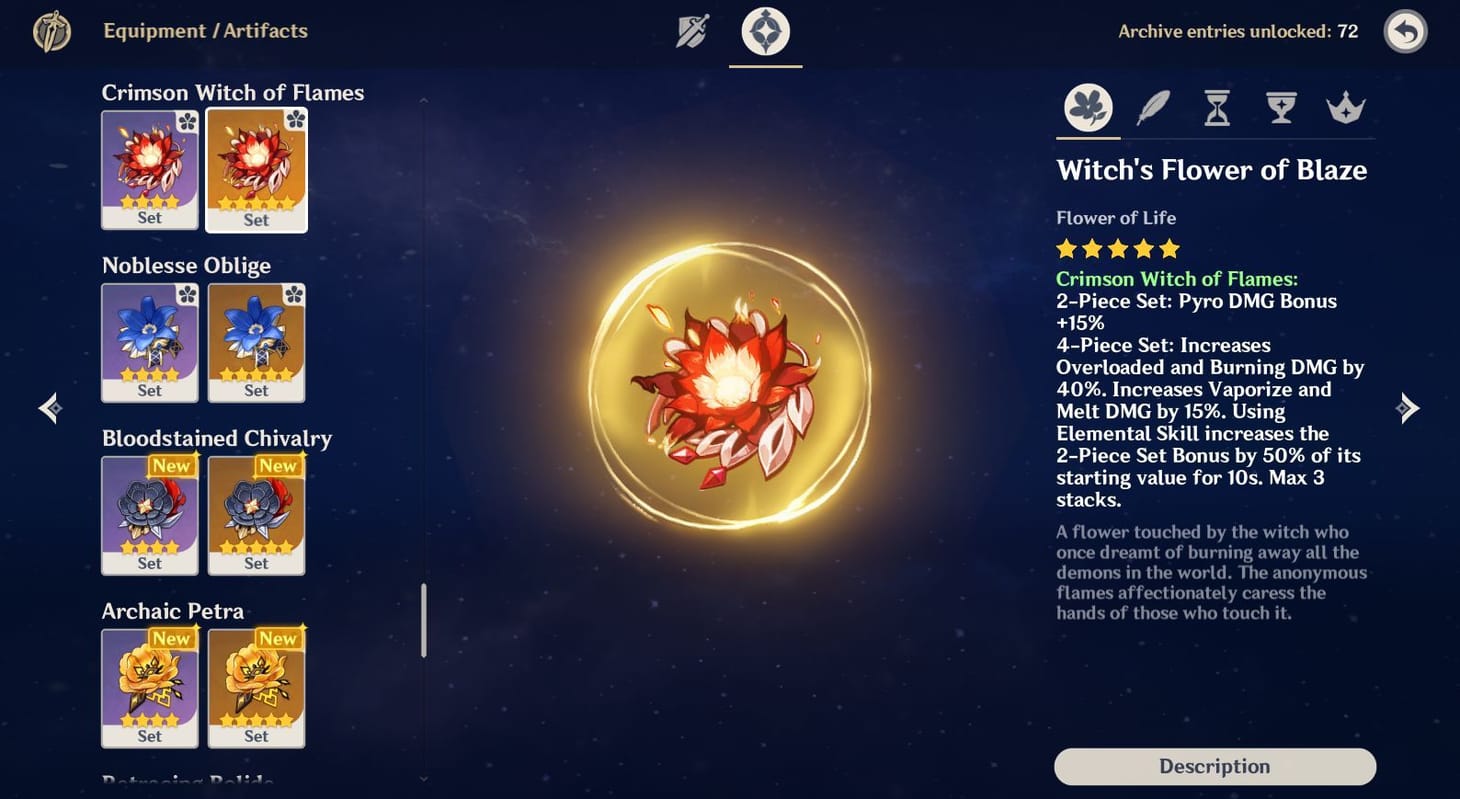Screen dimensions: 1460x799
Task: Switch to the artifacts archive compass tab
Action: pos(764,31)
